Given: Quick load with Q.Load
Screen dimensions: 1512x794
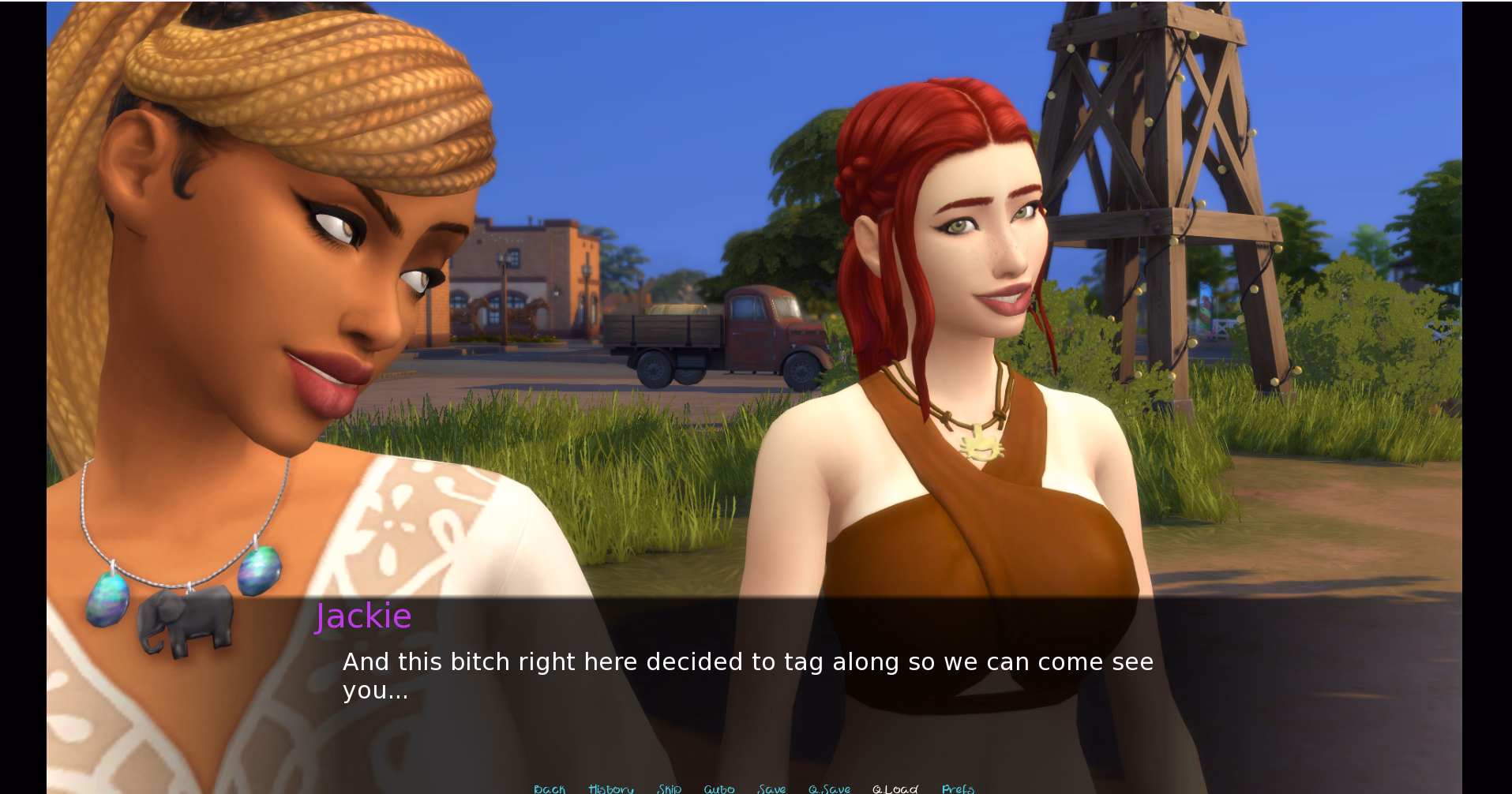Looking at the screenshot, I should tap(895, 788).
